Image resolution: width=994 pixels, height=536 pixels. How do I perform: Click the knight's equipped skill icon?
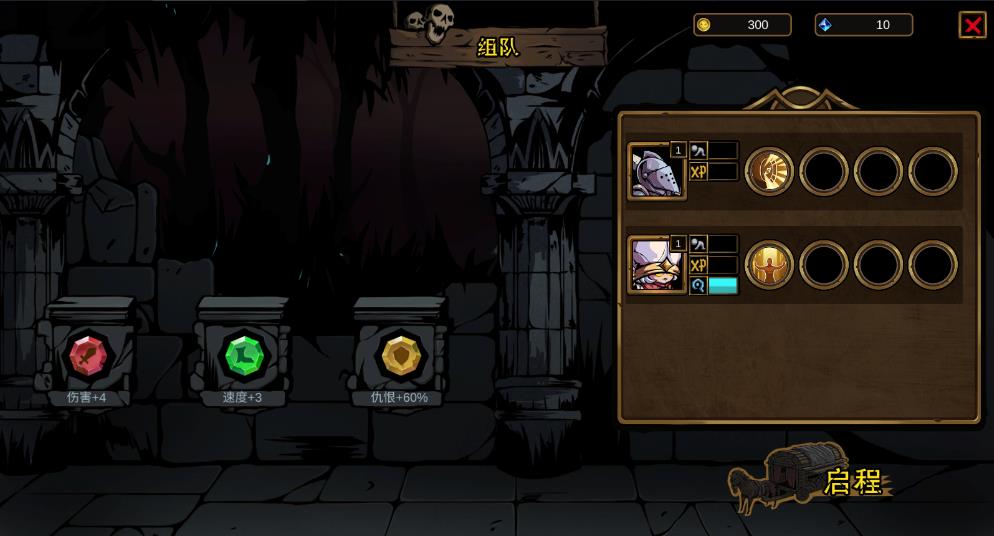tap(769, 172)
